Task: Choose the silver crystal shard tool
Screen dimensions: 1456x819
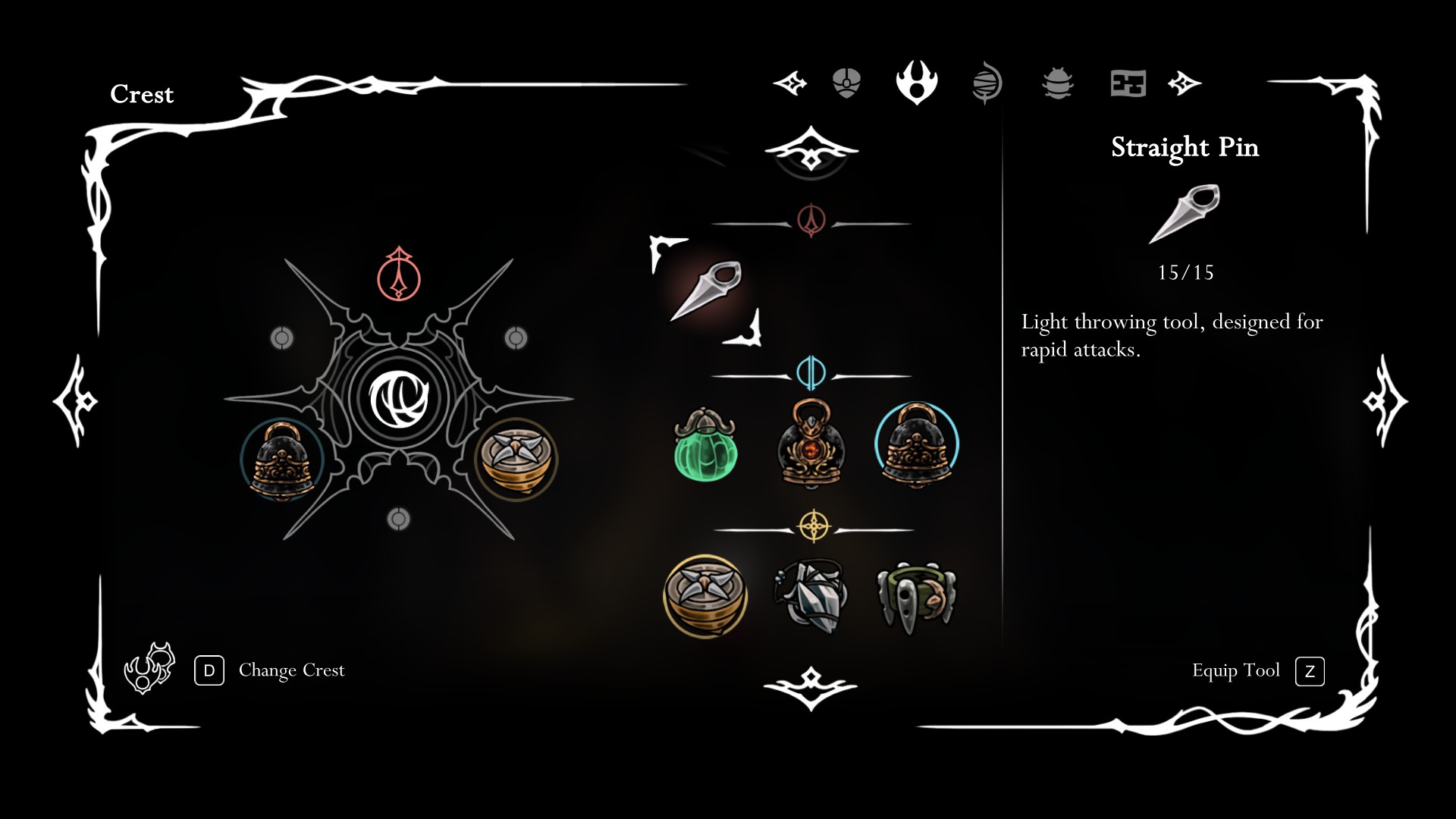Action: point(811,597)
